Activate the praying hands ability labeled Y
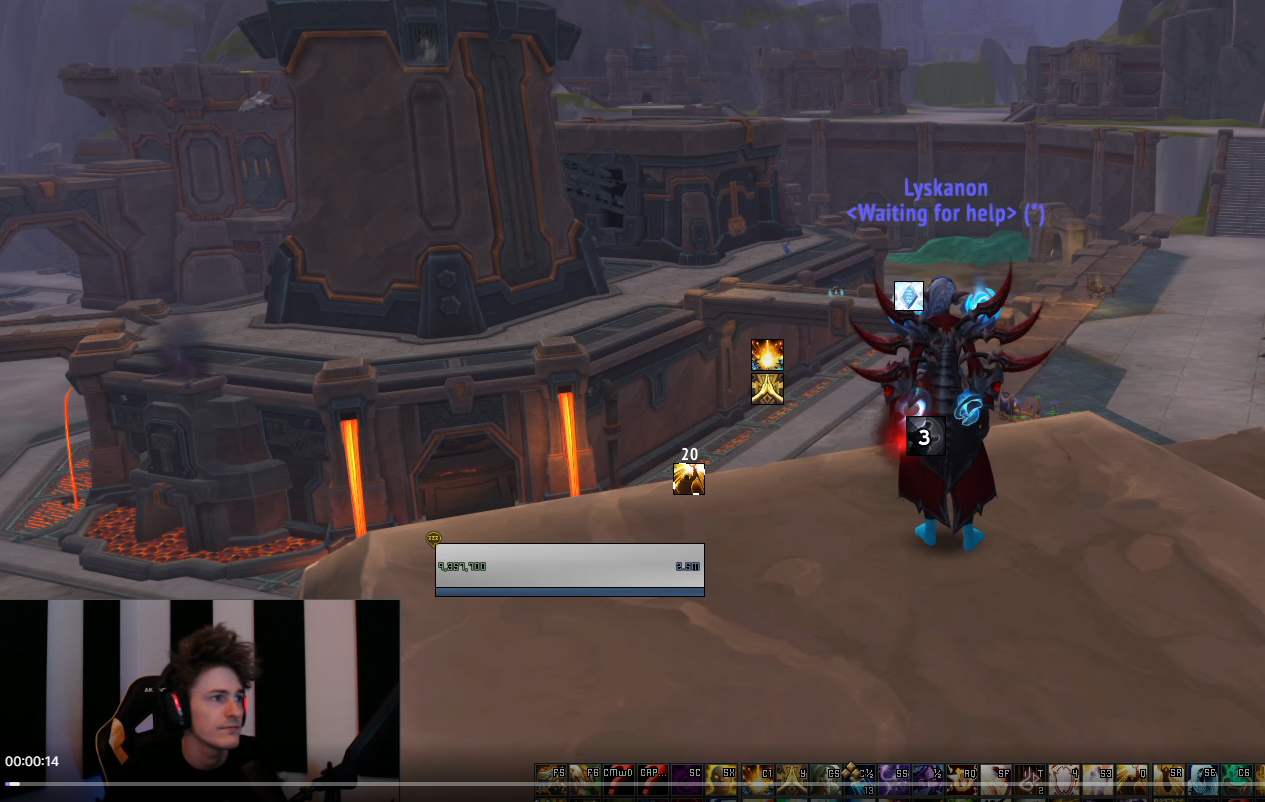This screenshot has height=802, width=1265. pos(790,779)
